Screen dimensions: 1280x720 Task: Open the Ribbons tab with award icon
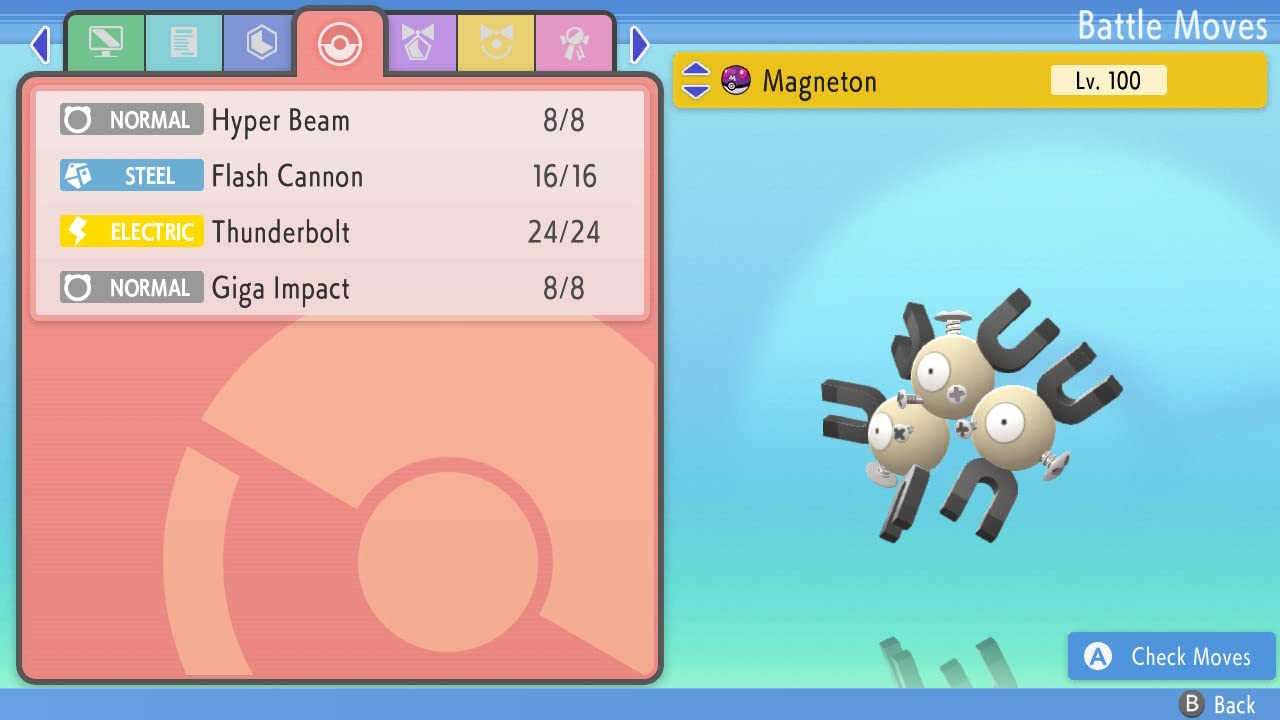pos(574,43)
